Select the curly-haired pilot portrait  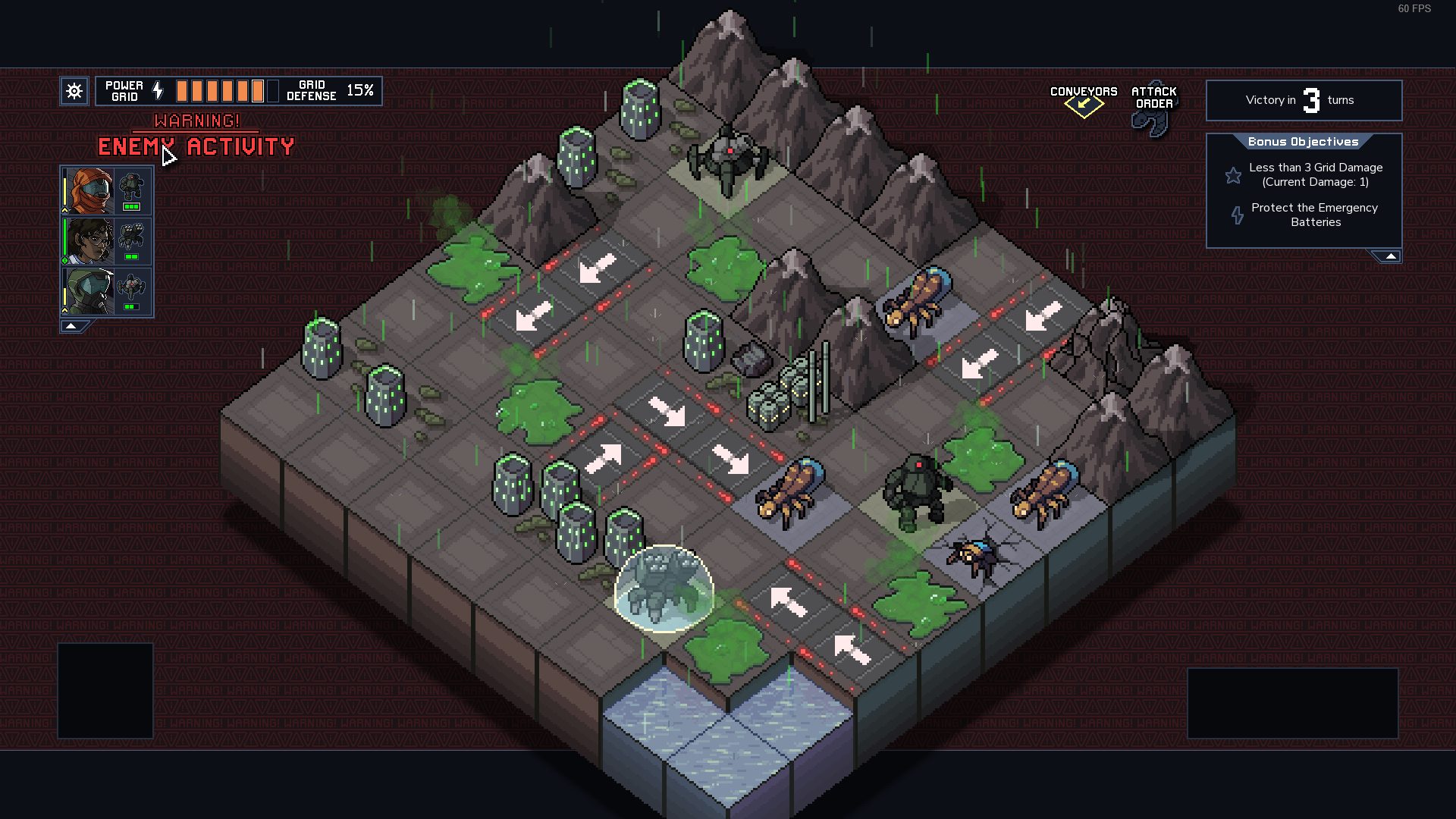click(89, 241)
